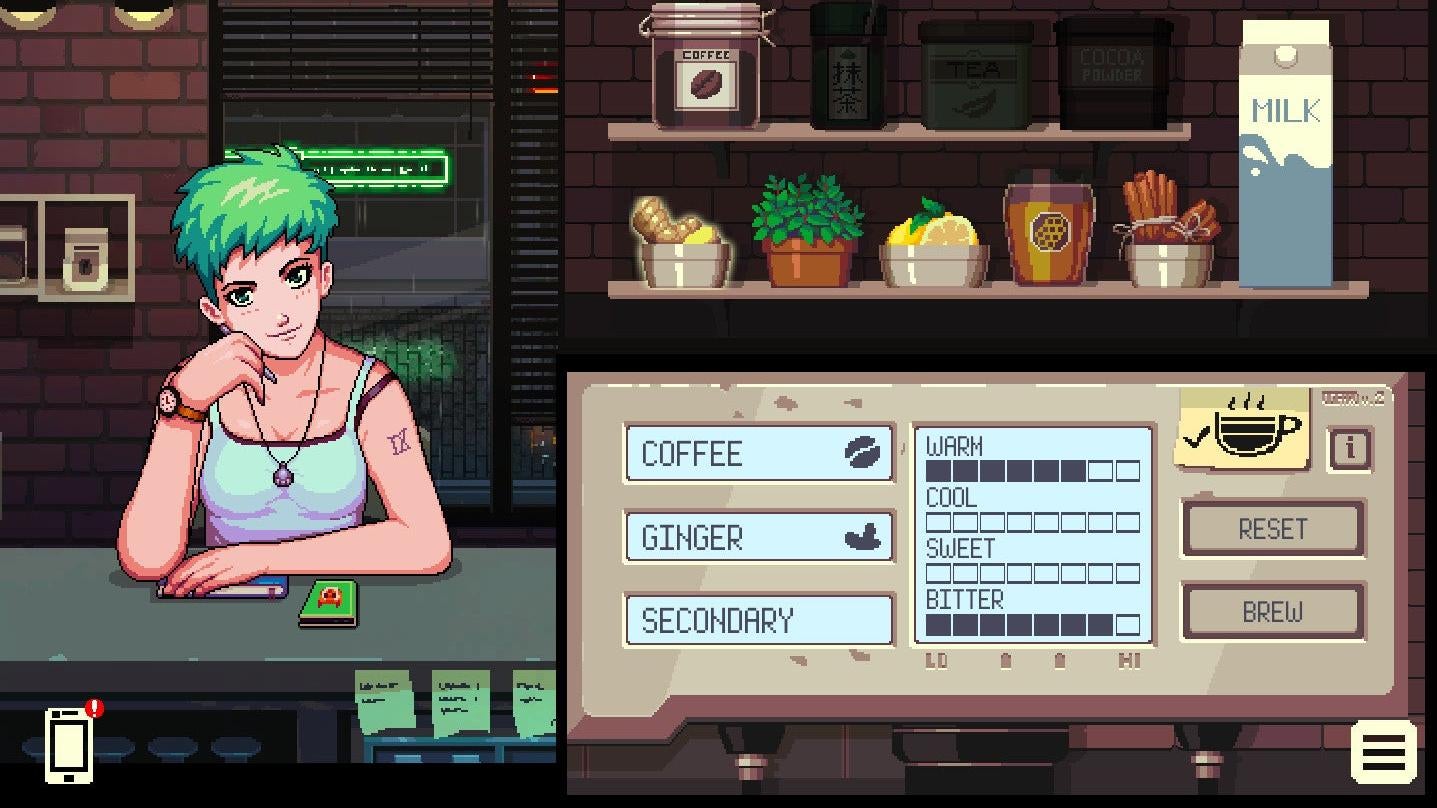
Task: View the checked drink recipe sticky note
Action: [1240, 430]
